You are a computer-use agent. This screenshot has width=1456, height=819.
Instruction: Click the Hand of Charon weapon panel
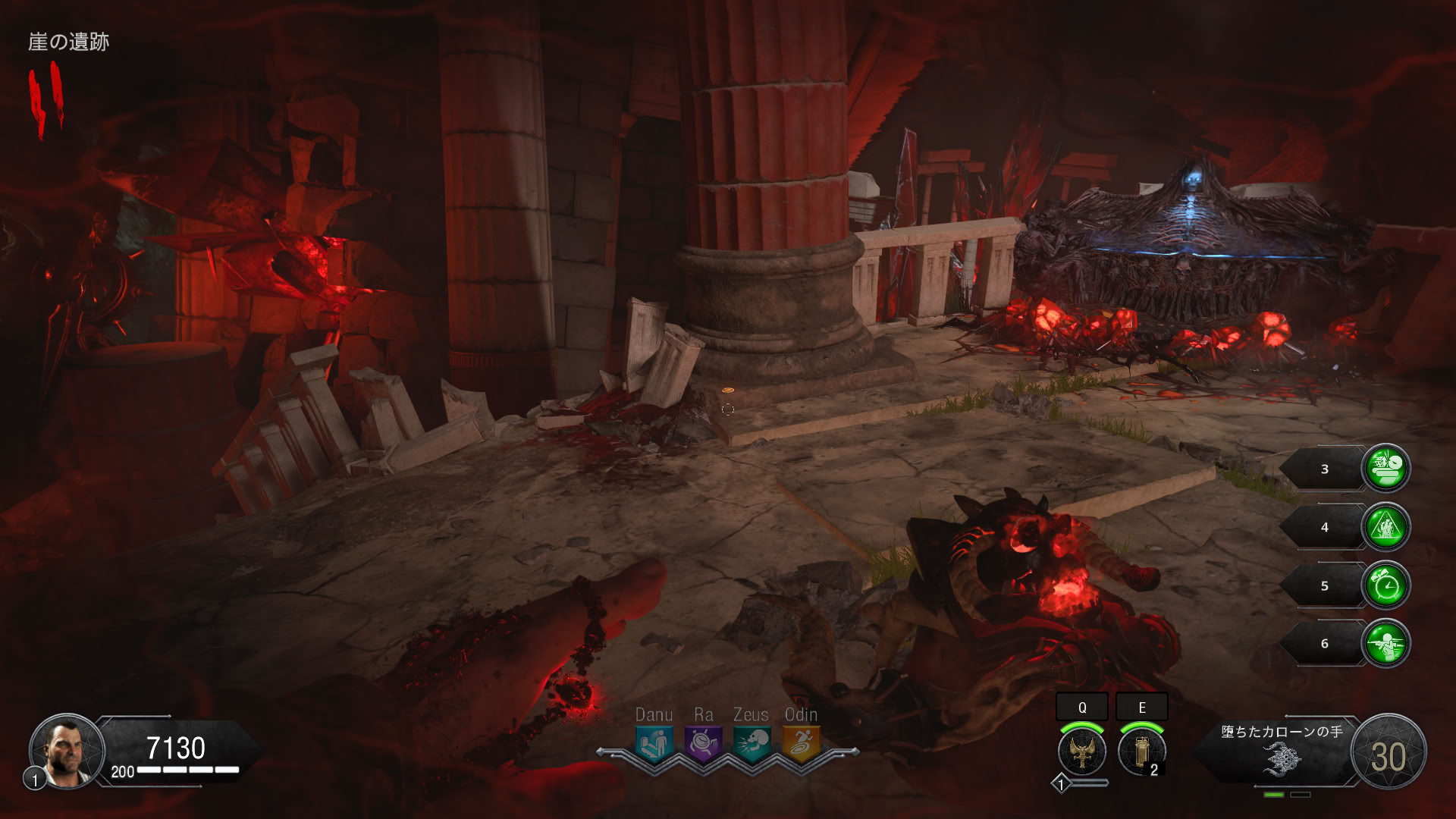[1282, 752]
